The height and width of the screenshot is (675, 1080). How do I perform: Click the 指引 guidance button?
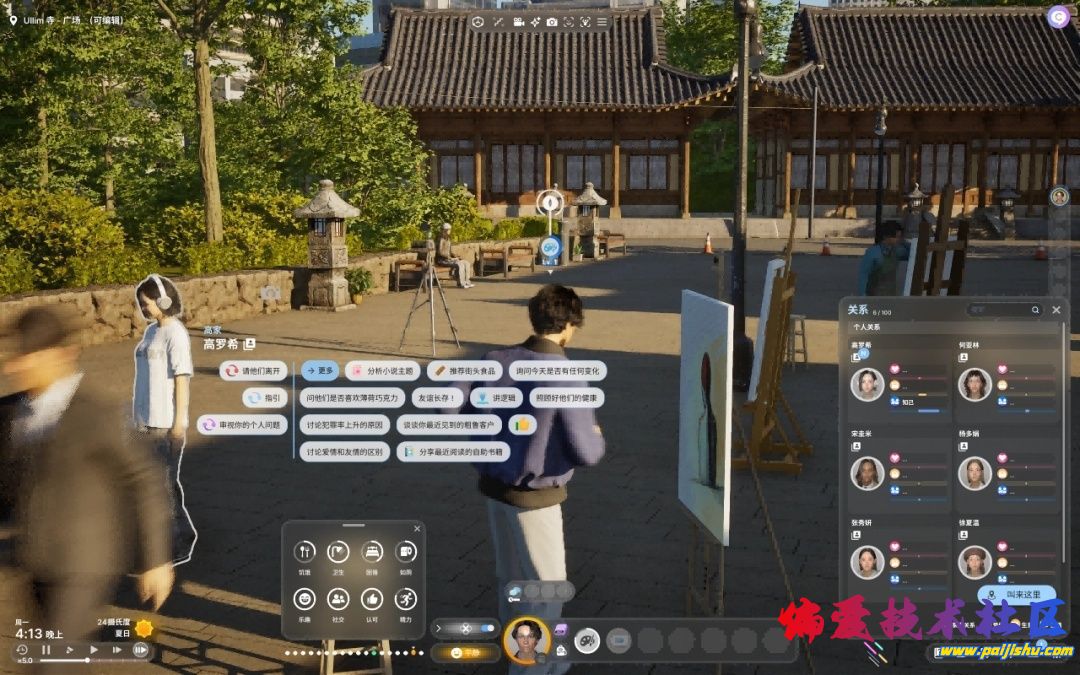point(265,398)
